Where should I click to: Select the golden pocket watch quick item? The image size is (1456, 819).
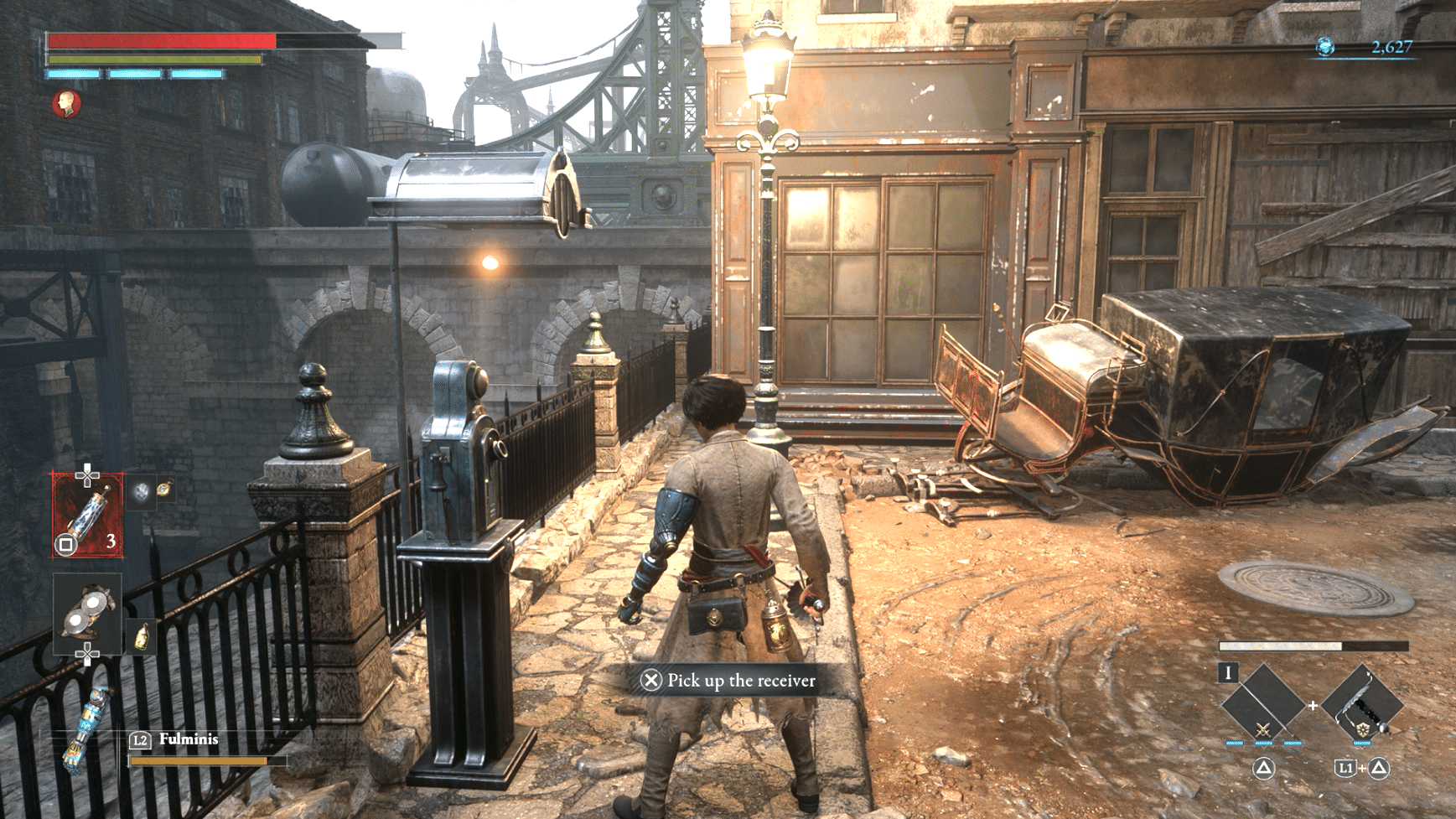pos(164,488)
